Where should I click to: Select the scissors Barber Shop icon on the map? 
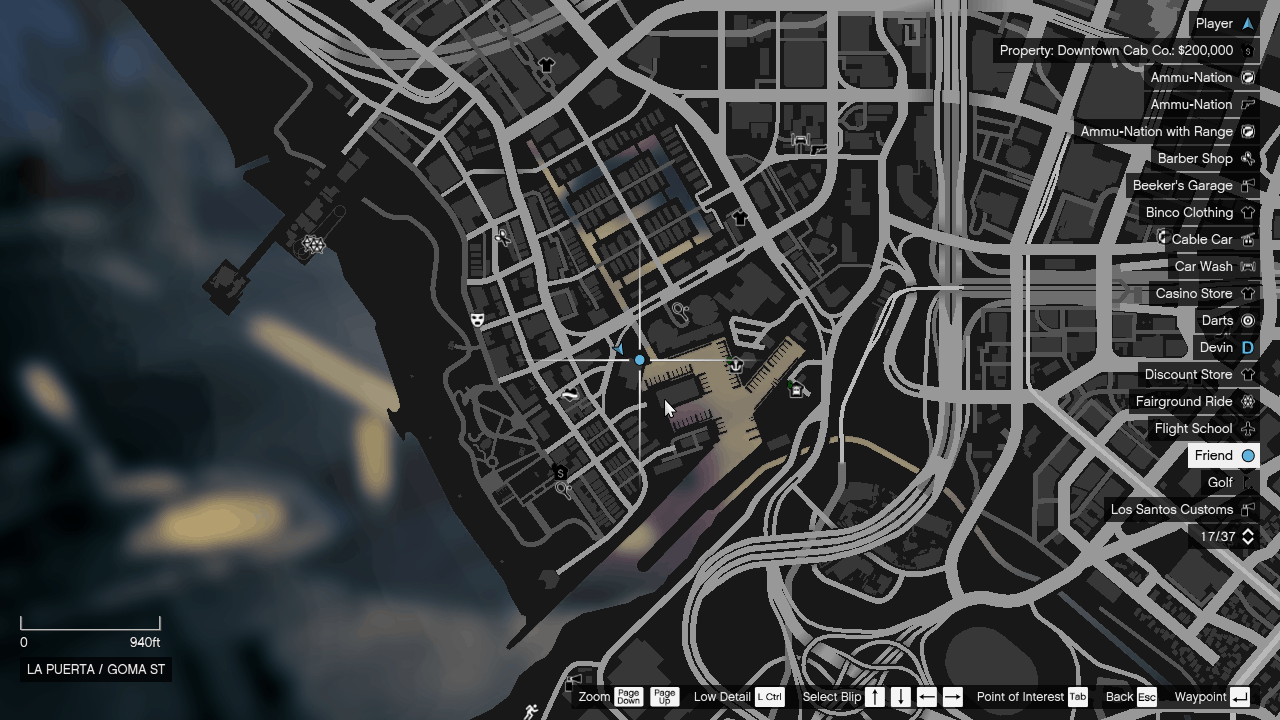coord(503,239)
